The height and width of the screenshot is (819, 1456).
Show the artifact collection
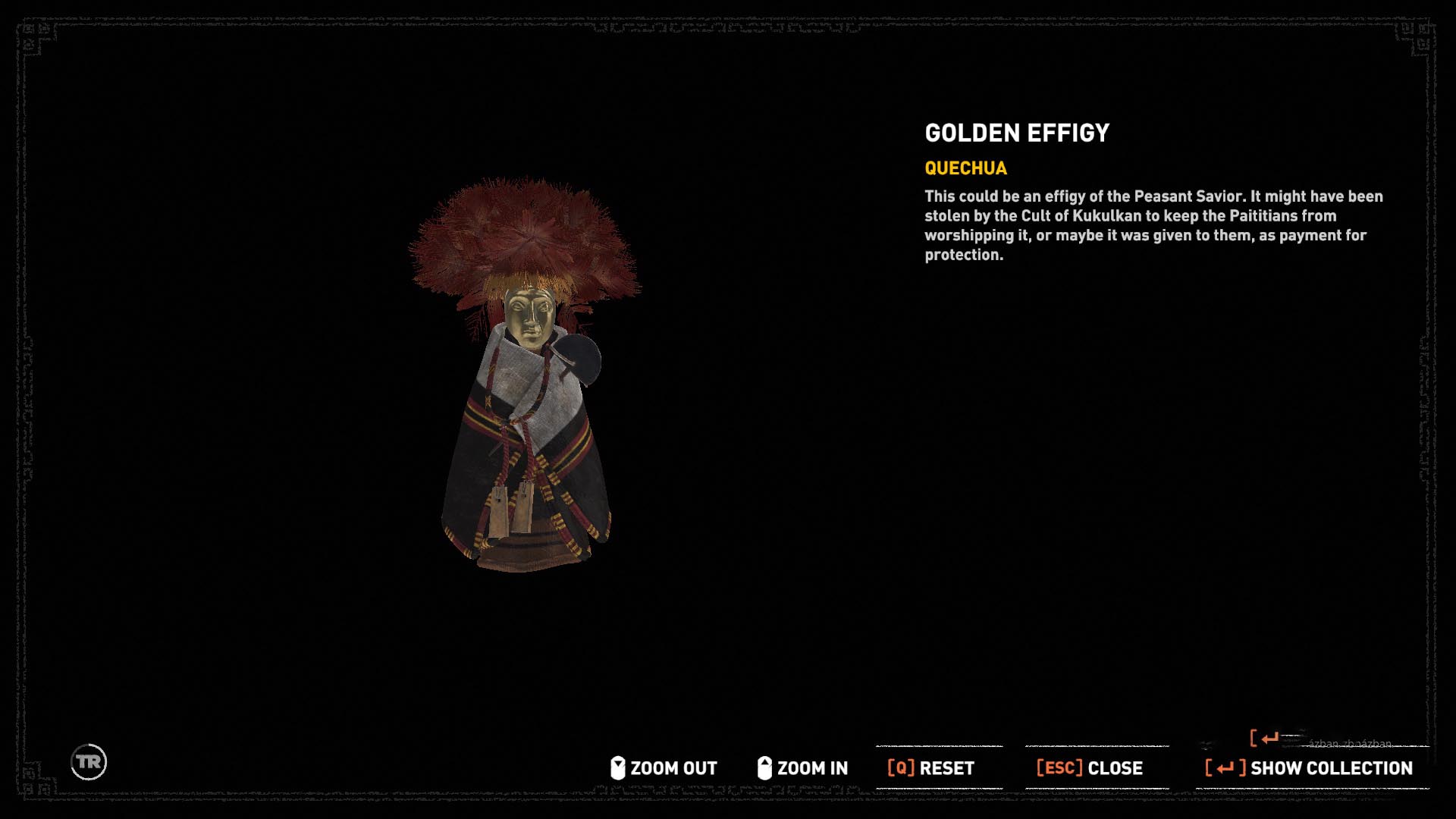click(1309, 768)
